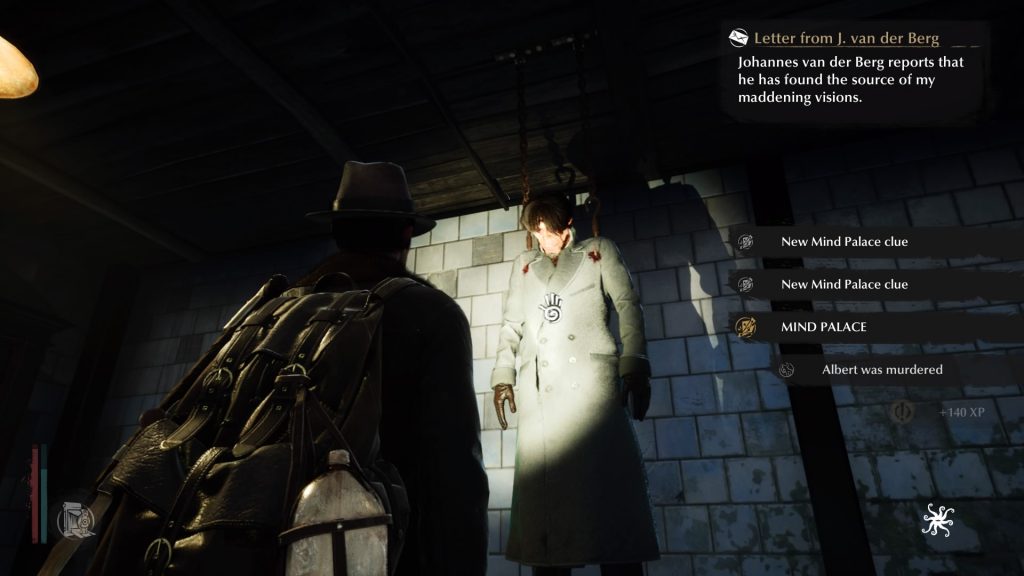Click the white octopus icon
Screen dimensions: 1024x576
click(x=939, y=519)
